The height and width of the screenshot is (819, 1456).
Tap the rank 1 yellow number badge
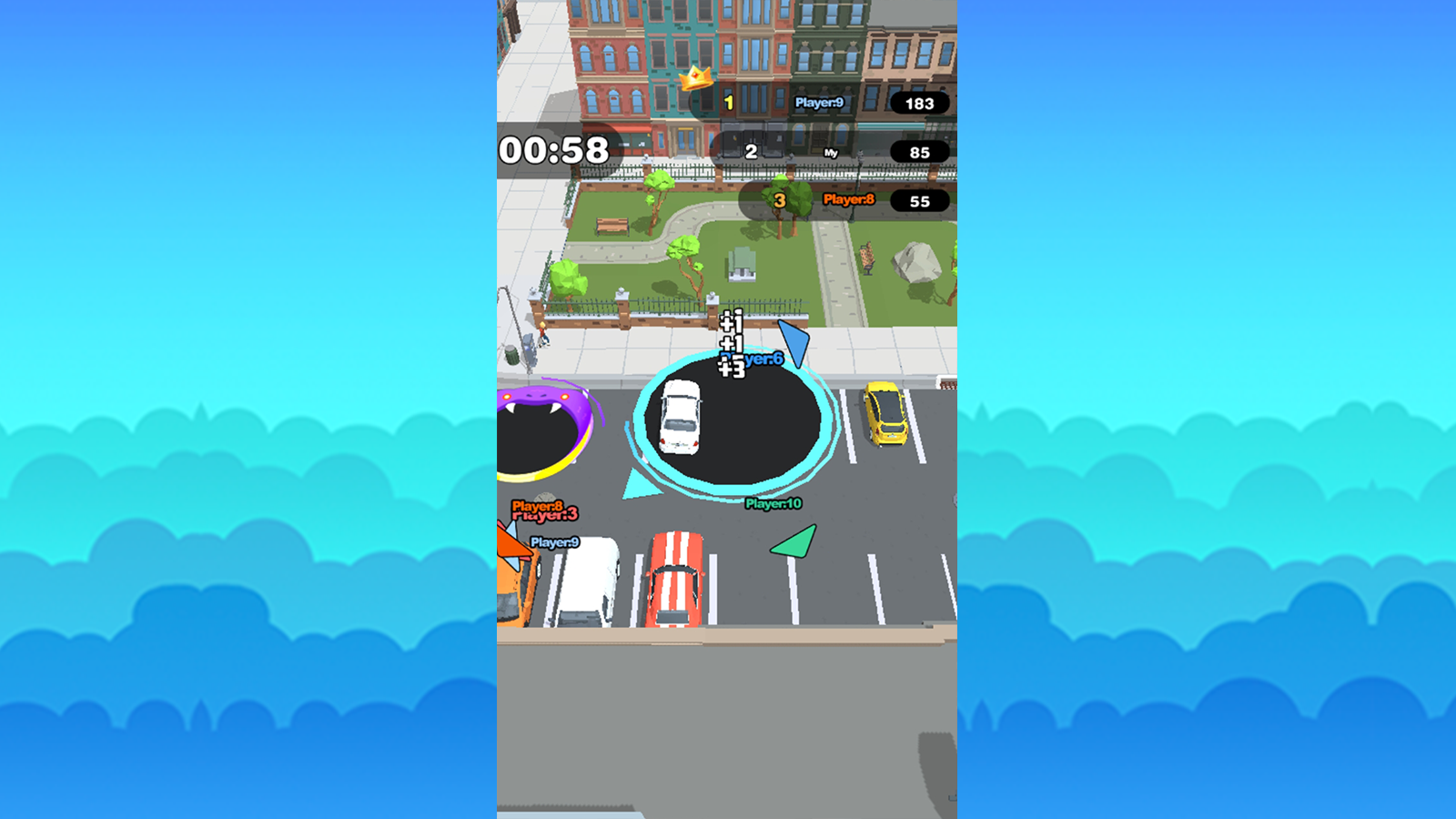coord(728,103)
